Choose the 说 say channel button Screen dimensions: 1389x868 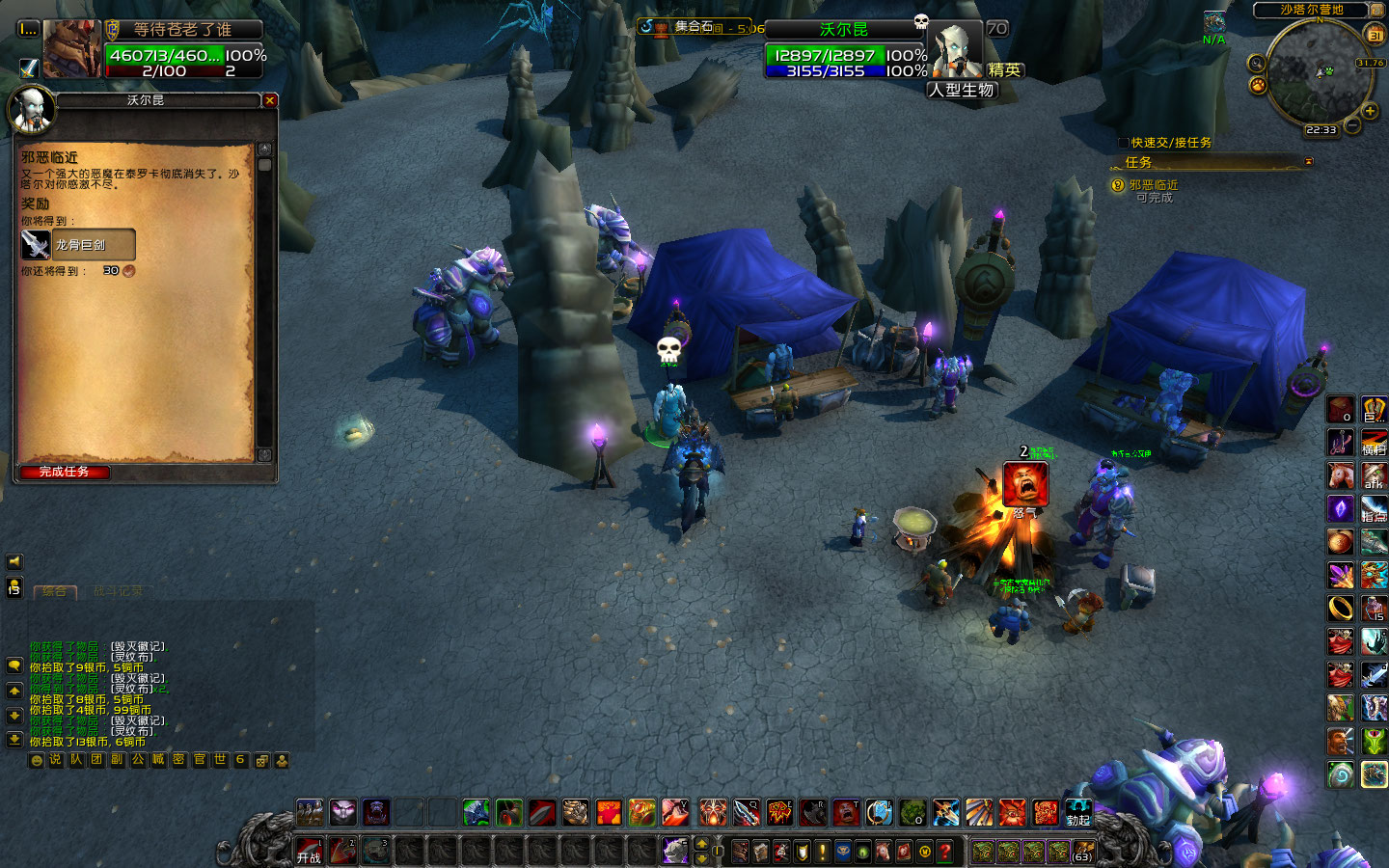(x=56, y=760)
